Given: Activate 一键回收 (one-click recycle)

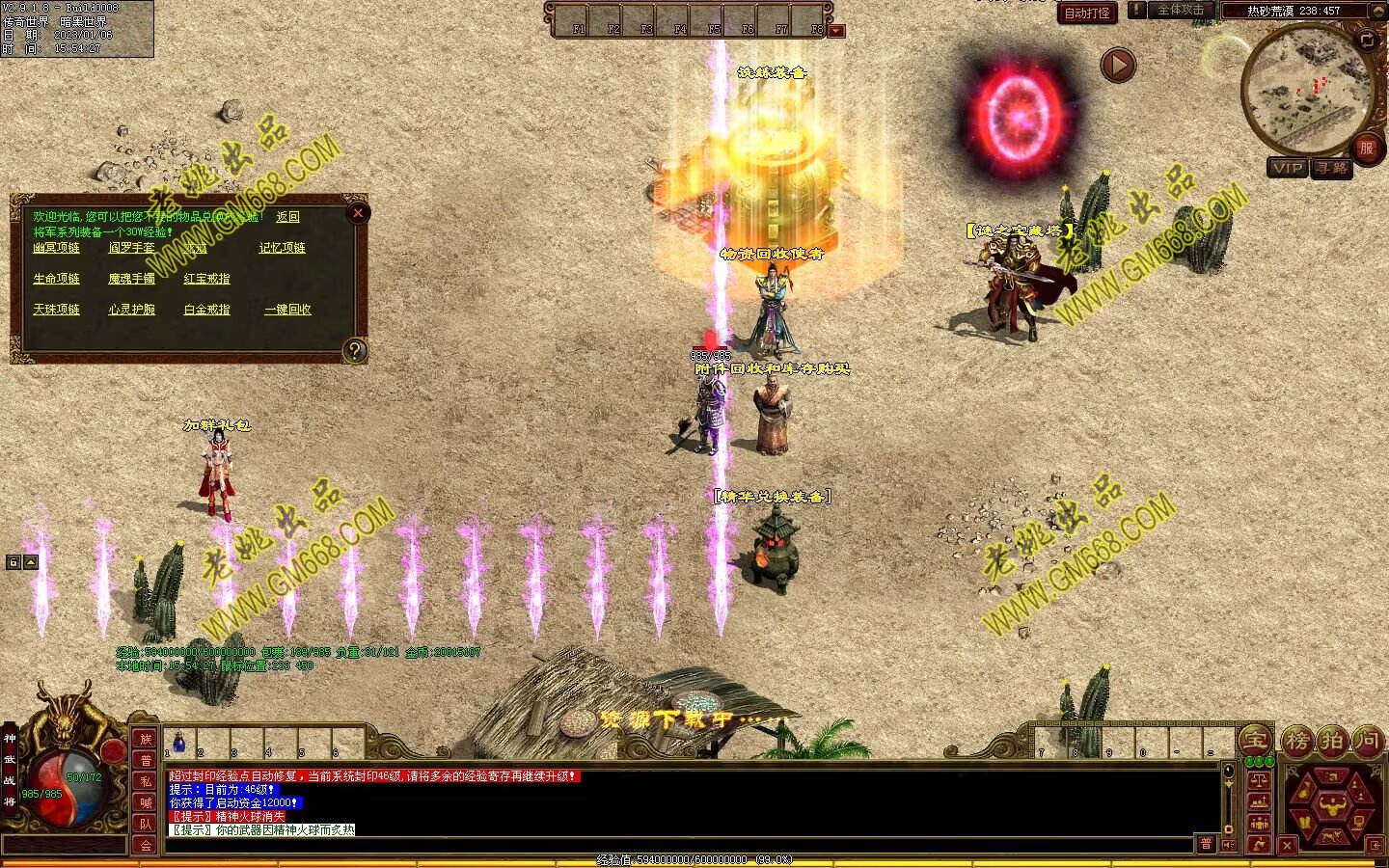Looking at the screenshot, I should coord(287,310).
